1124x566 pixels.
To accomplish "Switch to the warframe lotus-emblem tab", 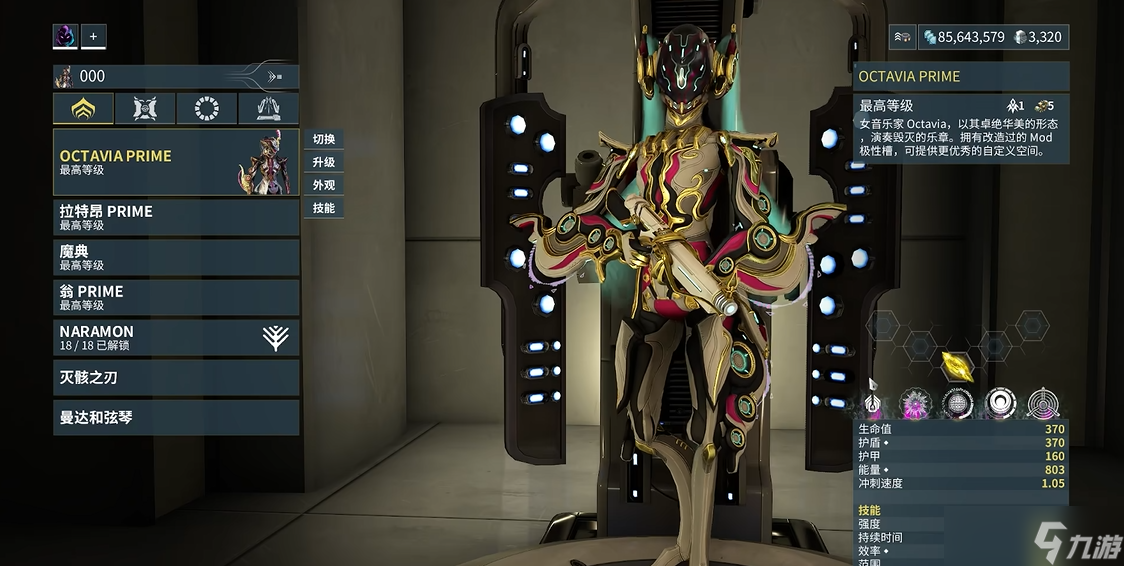I will (83, 108).
